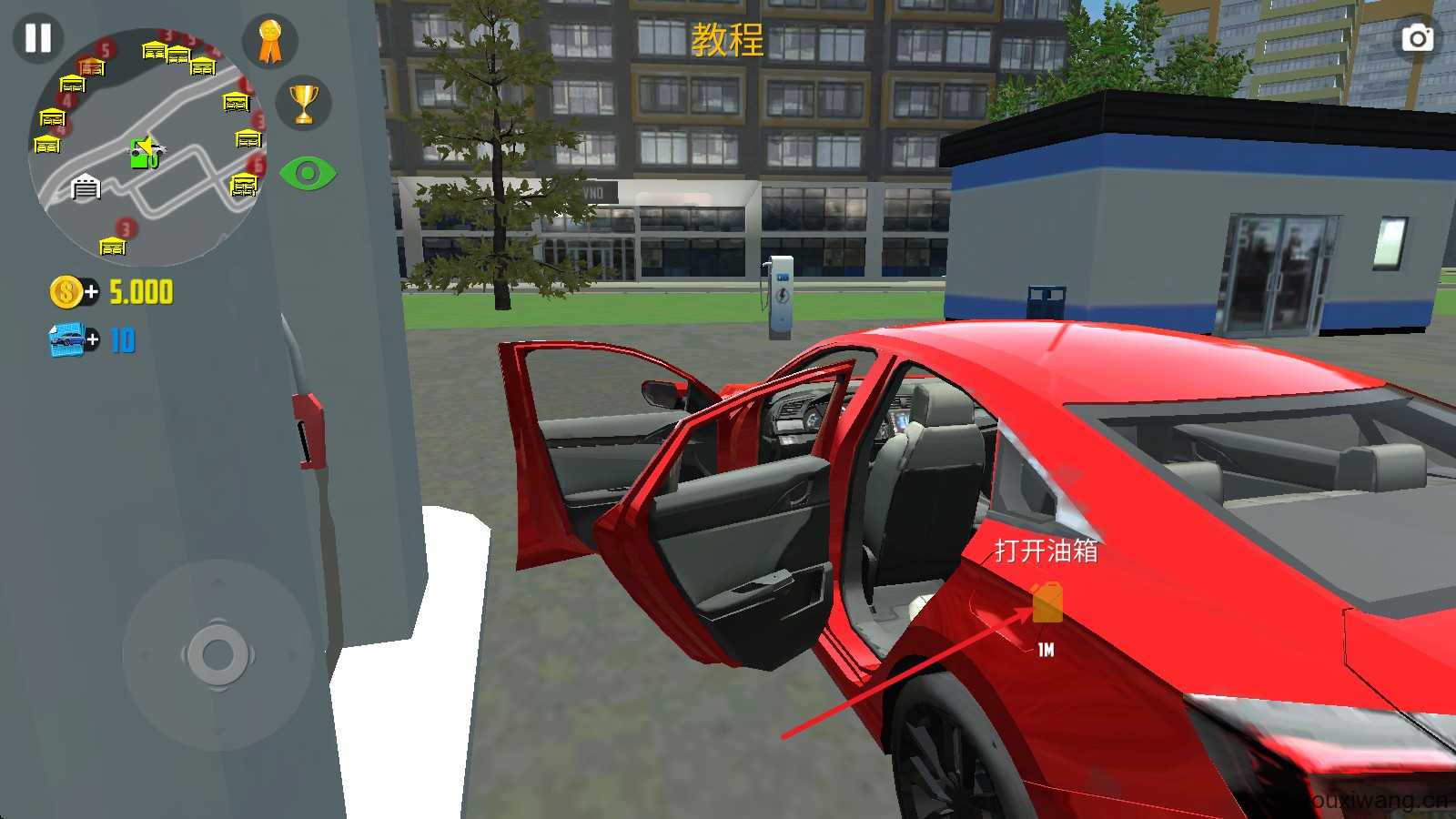Pause the game

tap(37, 38)
